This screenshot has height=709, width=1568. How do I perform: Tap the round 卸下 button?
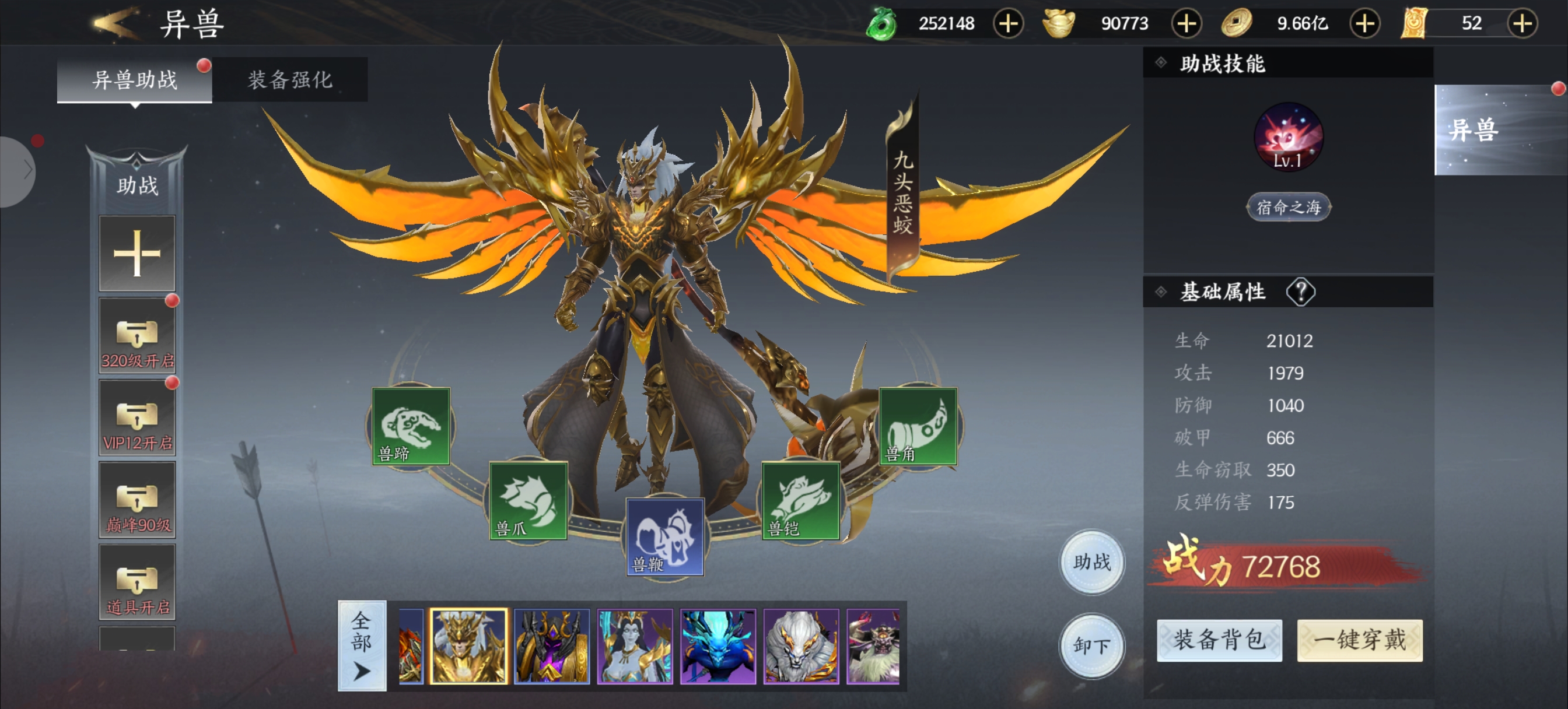point(1092,645)
